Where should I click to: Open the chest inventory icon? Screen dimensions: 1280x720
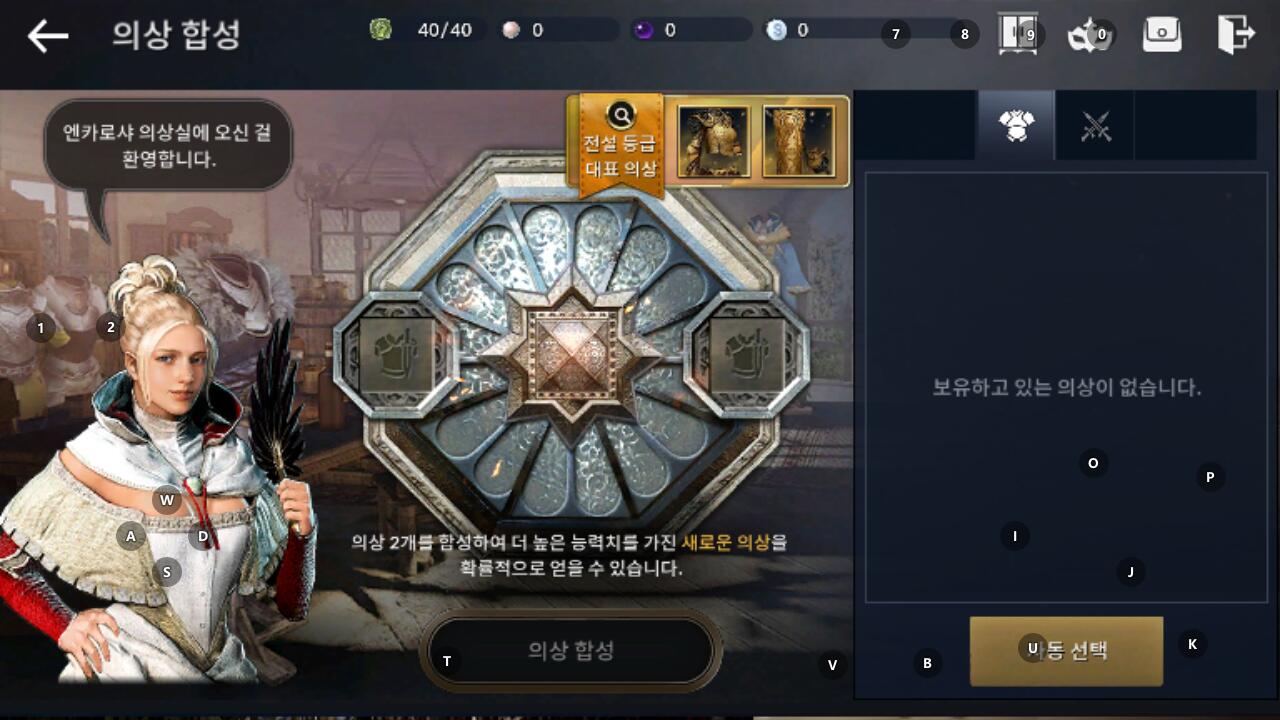[1162, 35]
